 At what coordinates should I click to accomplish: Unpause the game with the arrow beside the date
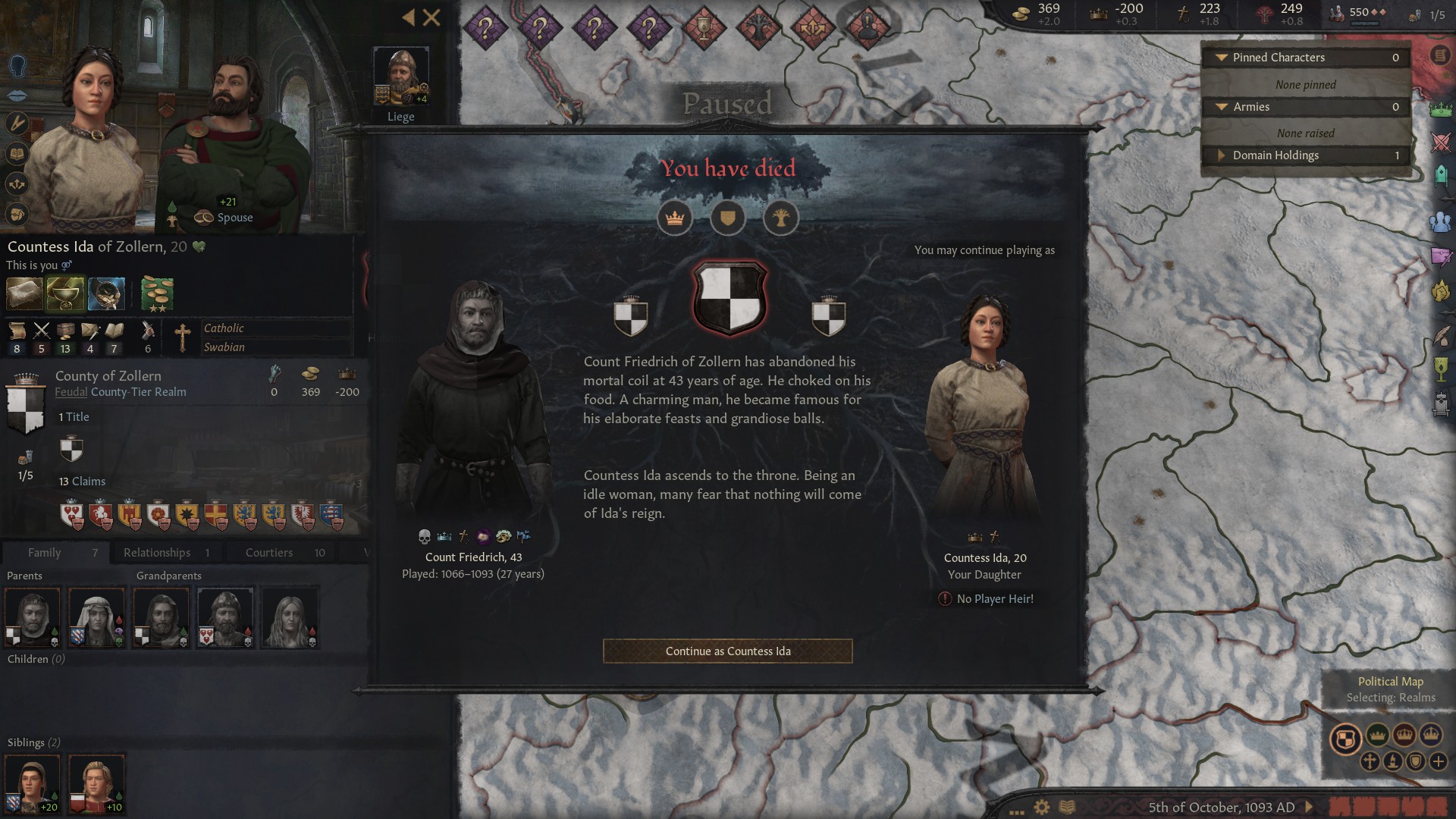pyautogui.click(x=1308, y=806)
